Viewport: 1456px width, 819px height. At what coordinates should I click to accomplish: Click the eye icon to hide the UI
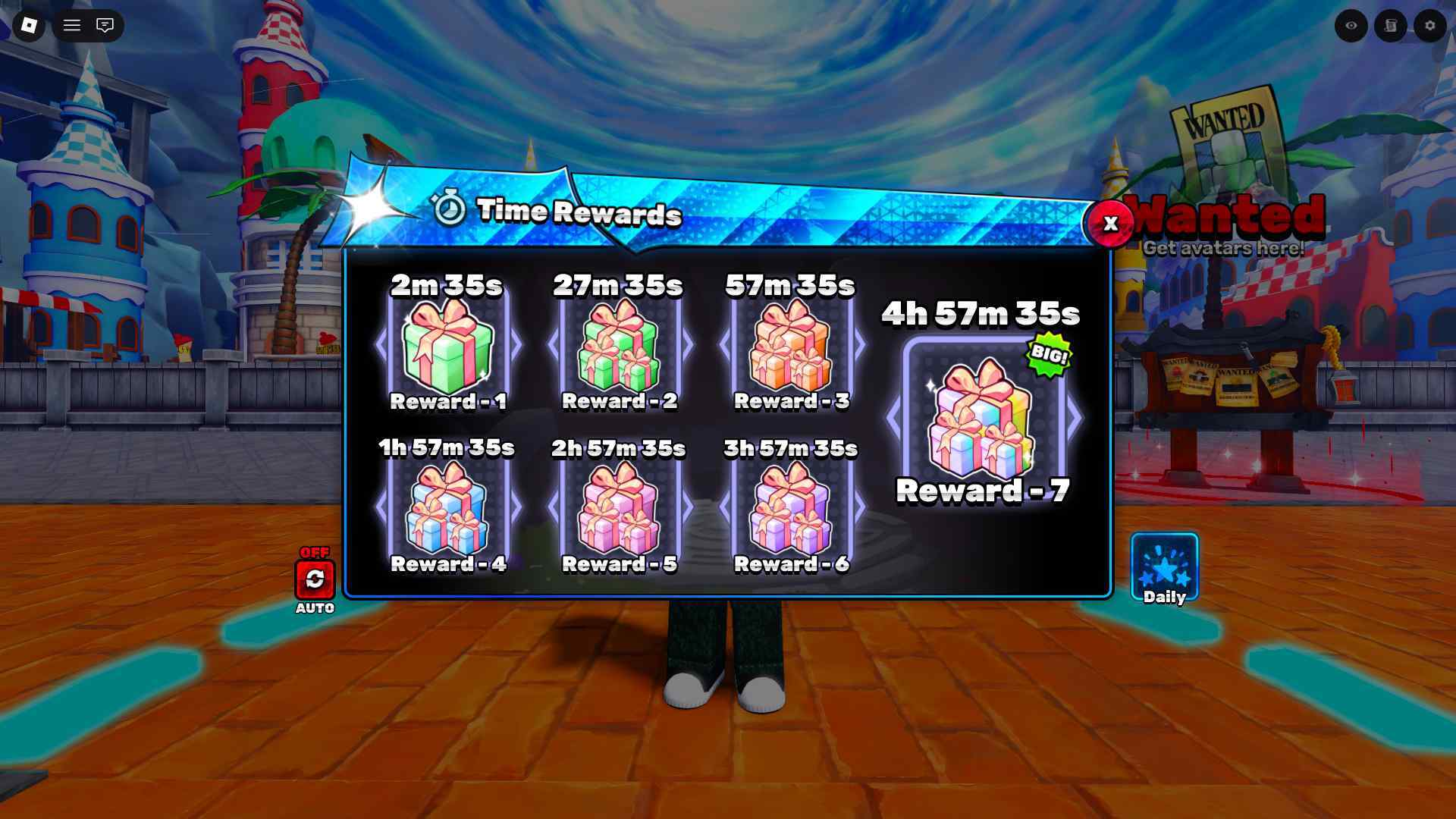click(x=1351, y=26)
